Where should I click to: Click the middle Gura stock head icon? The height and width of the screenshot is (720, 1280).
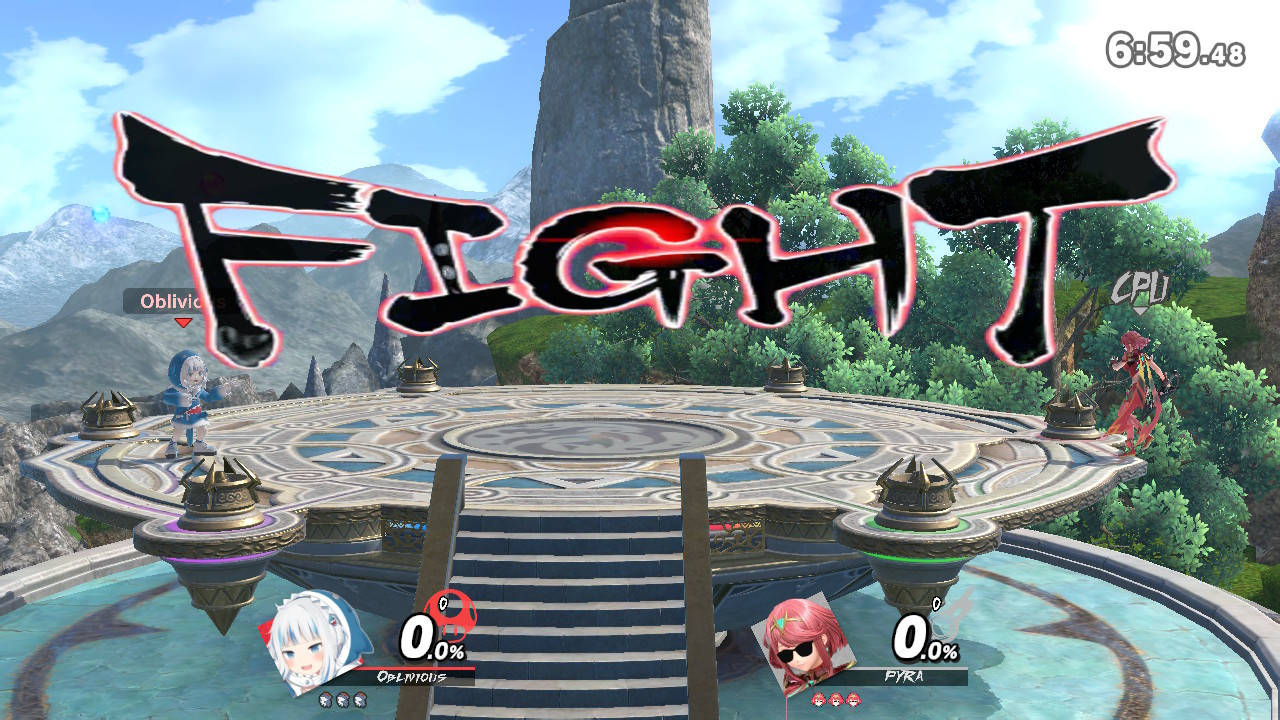(343, 698)
